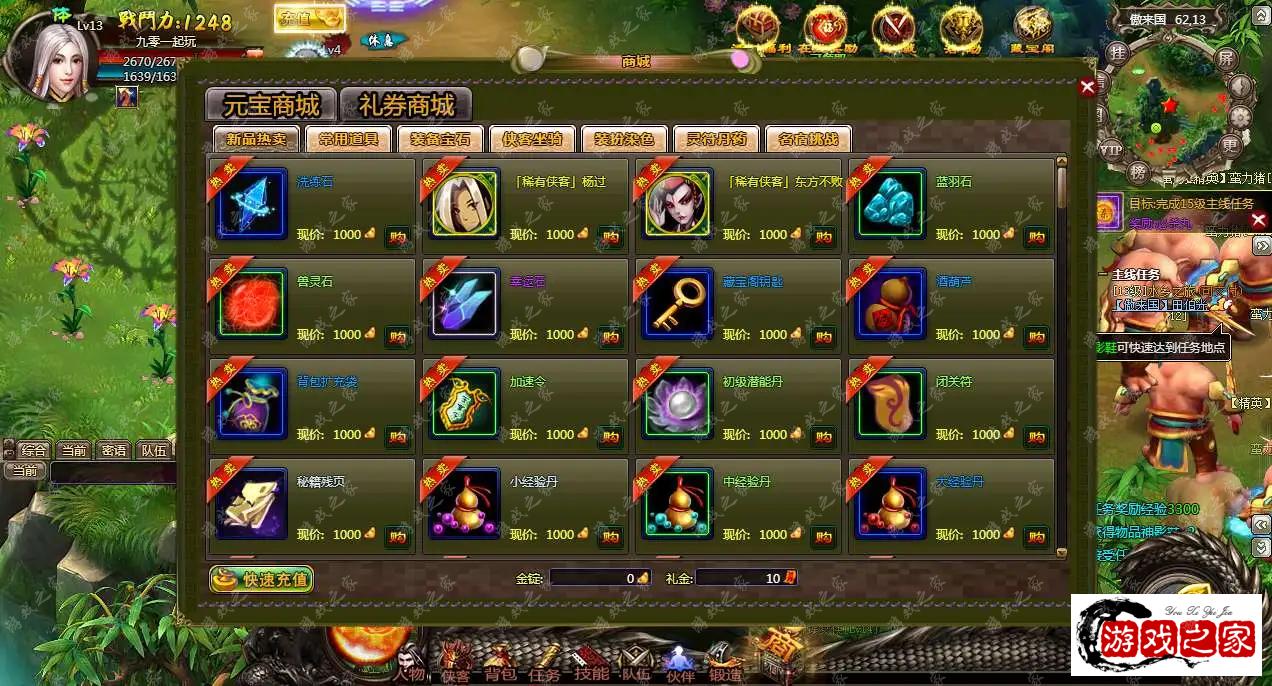Buy the 洗练石 item
The height and width of the screenshot is (686, 1272).
(397, 236)
